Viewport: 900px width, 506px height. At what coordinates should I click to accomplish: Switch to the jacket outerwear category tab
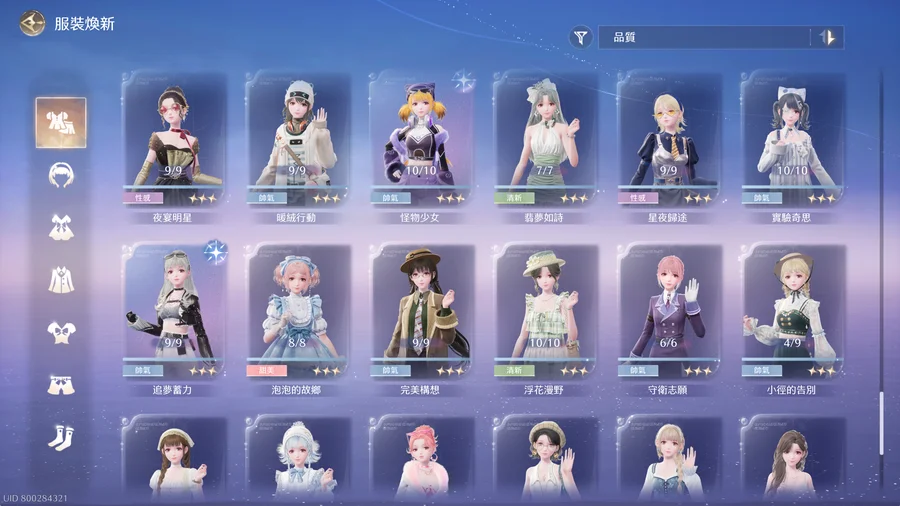point(61,279)
